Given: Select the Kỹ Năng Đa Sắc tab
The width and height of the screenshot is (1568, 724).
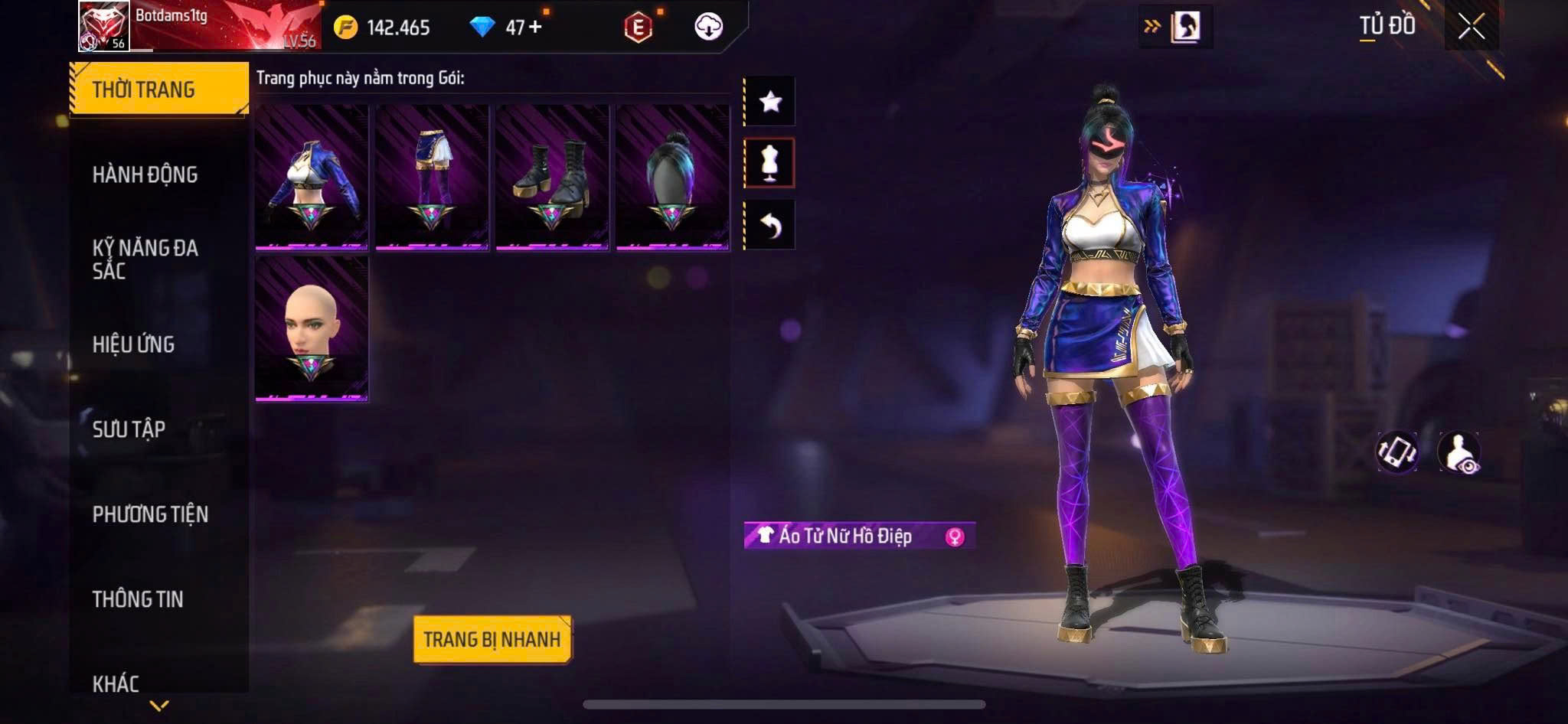Looking at the screenshot, I should 145,259.
